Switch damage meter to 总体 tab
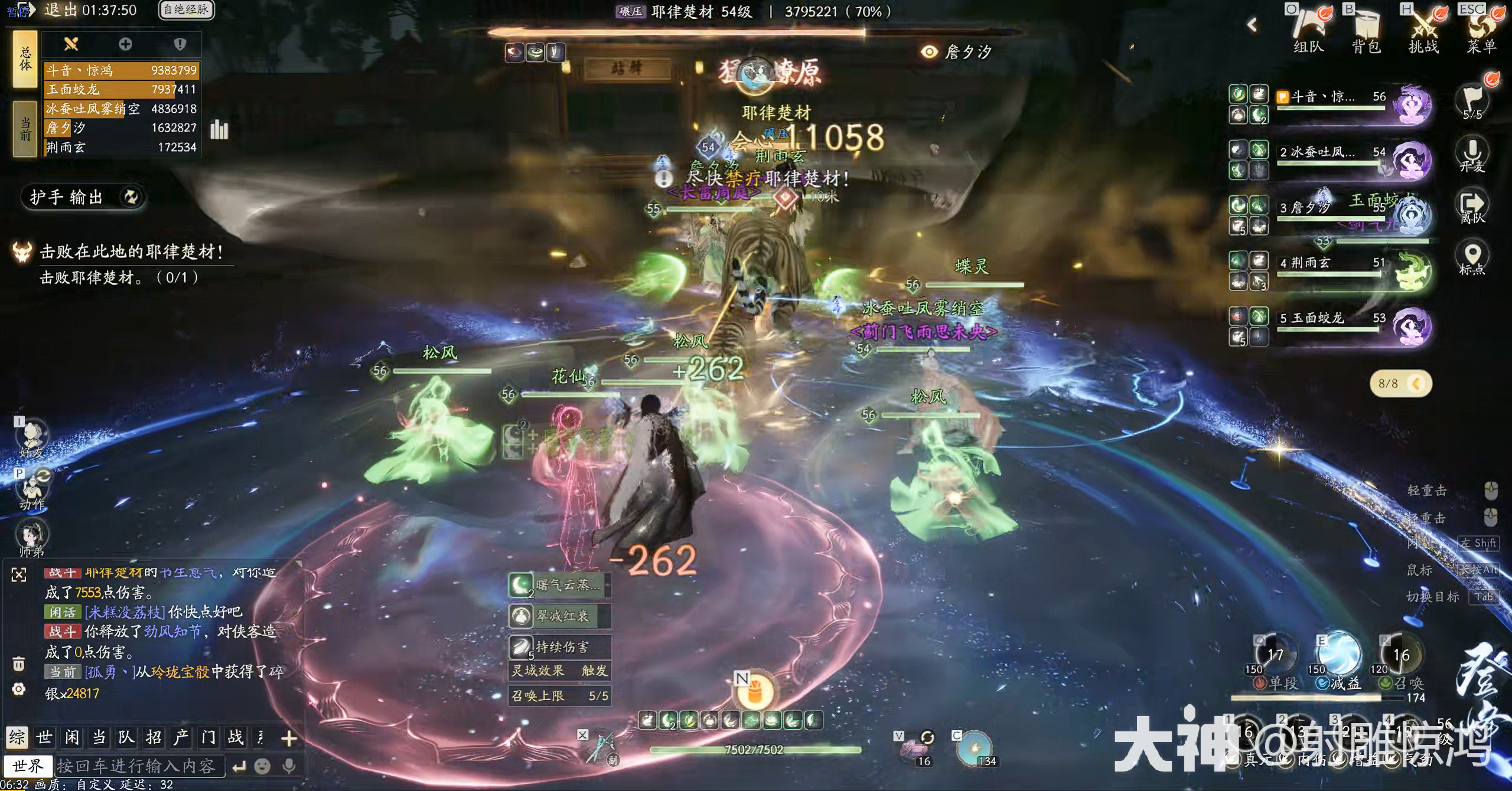This screenshot has height=791, width=1512. (25, 59)
